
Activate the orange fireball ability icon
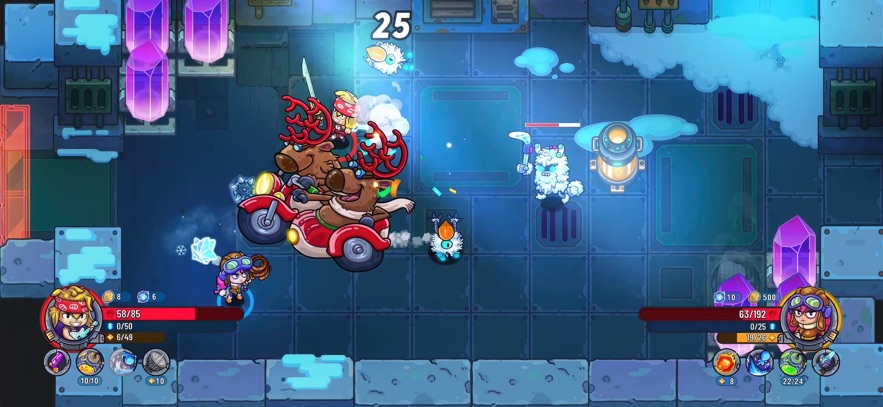coord(727,361)
